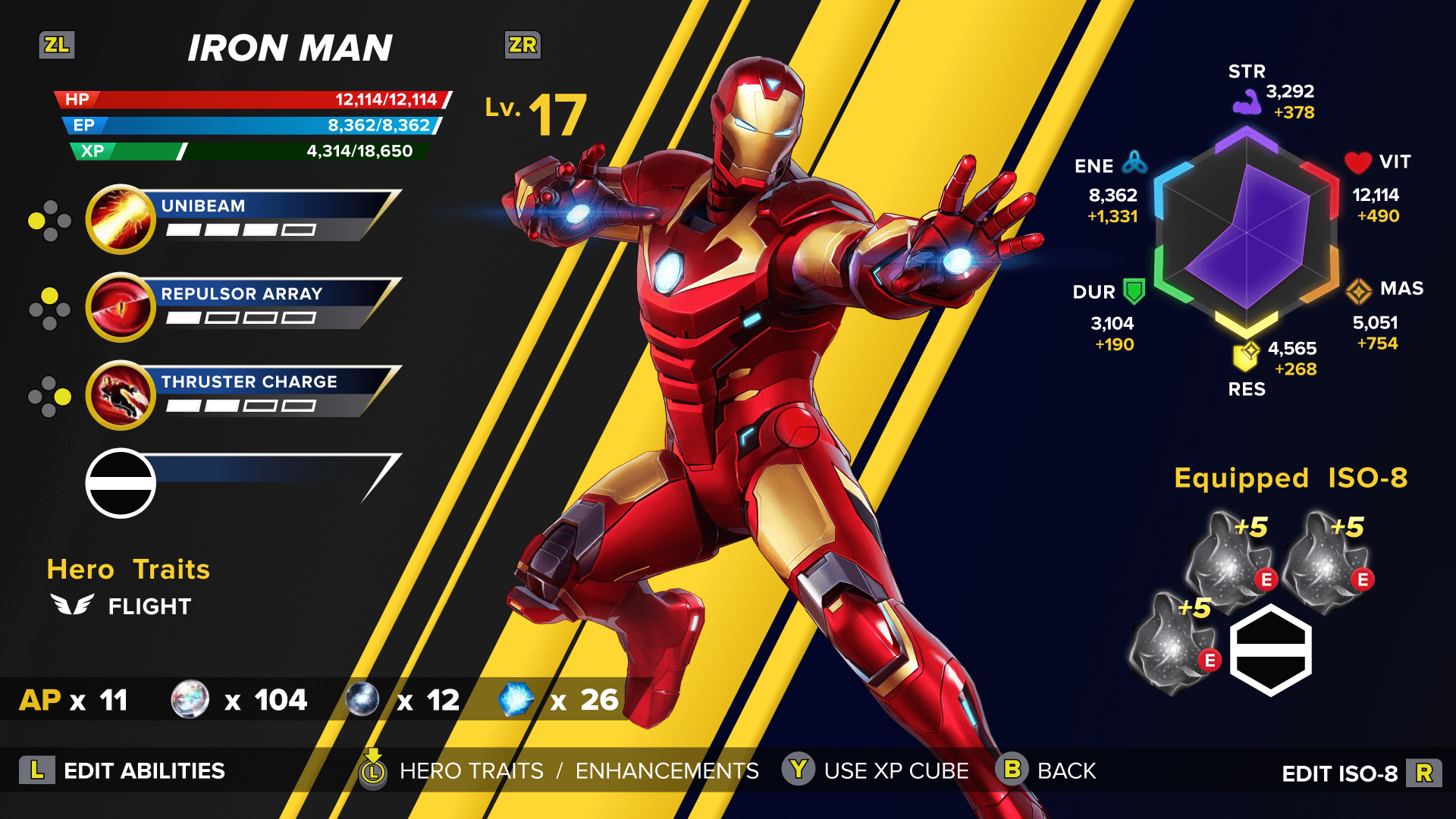Open Edit Abilities

pyautogui.click(x=123, y=770)
